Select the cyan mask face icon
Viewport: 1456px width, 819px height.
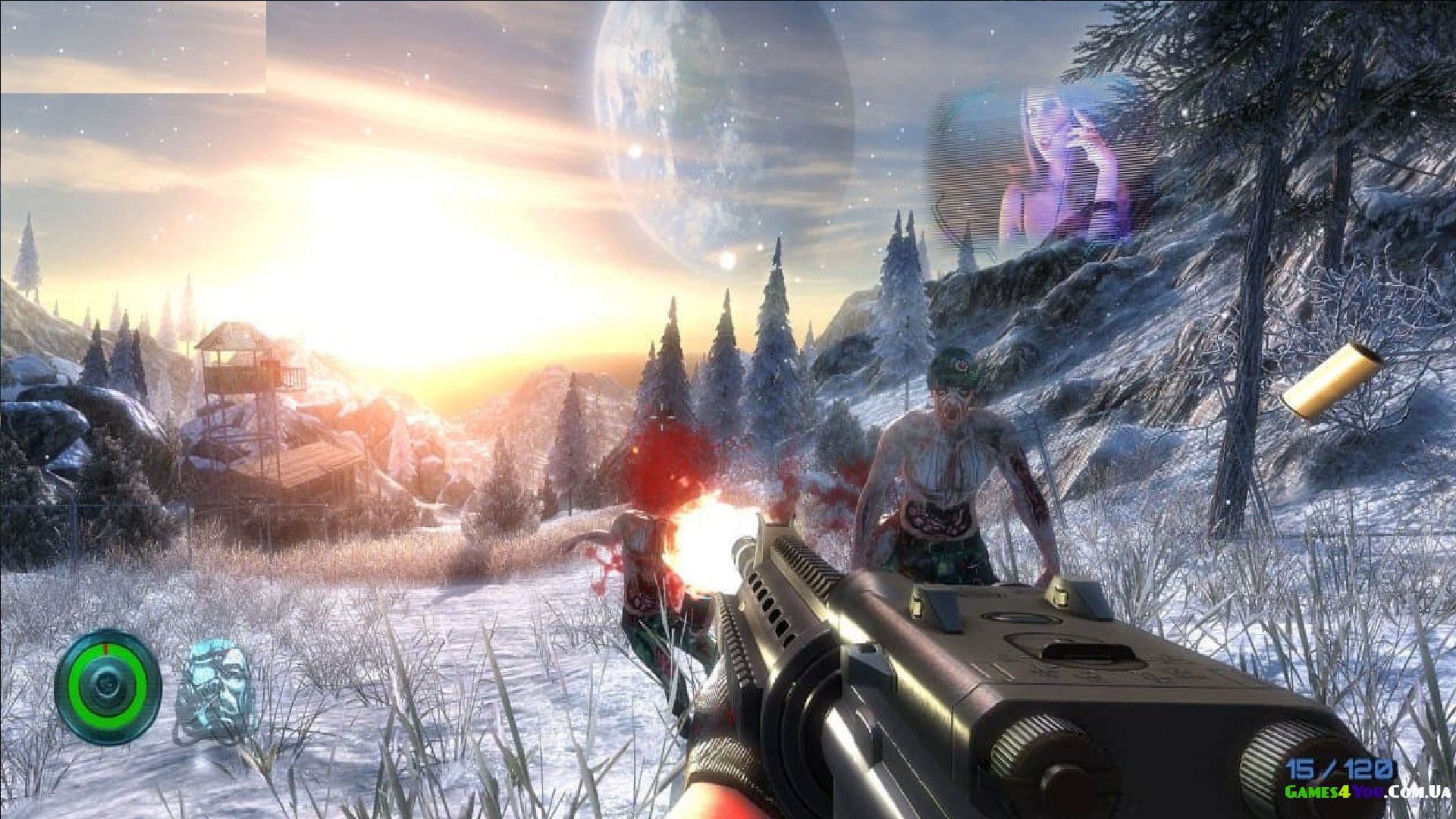(217, 682)
